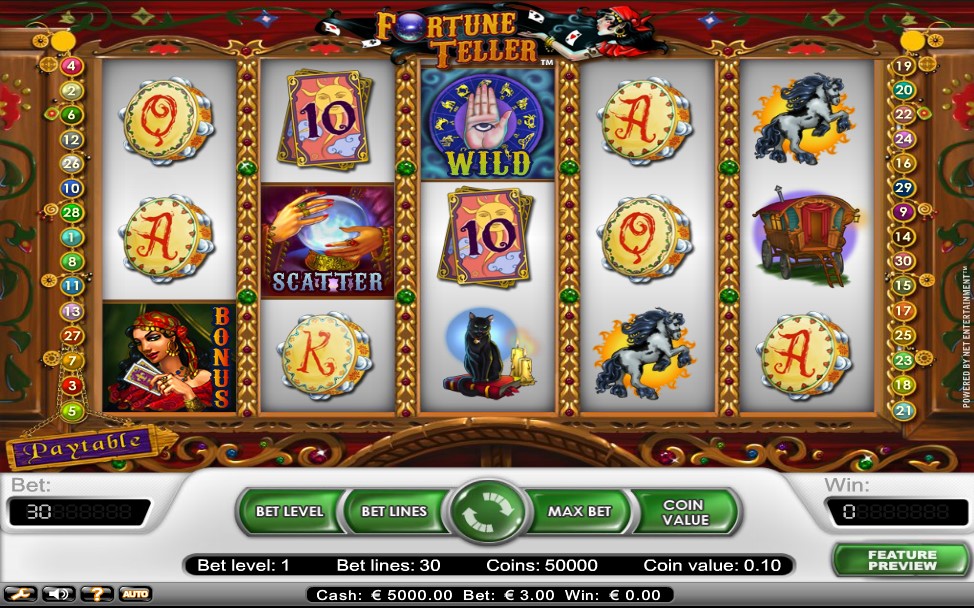The height and width of the screenshot is (608, 974).
Task: Enable autoplay with the AUTO button
Action: click(135, 594)
